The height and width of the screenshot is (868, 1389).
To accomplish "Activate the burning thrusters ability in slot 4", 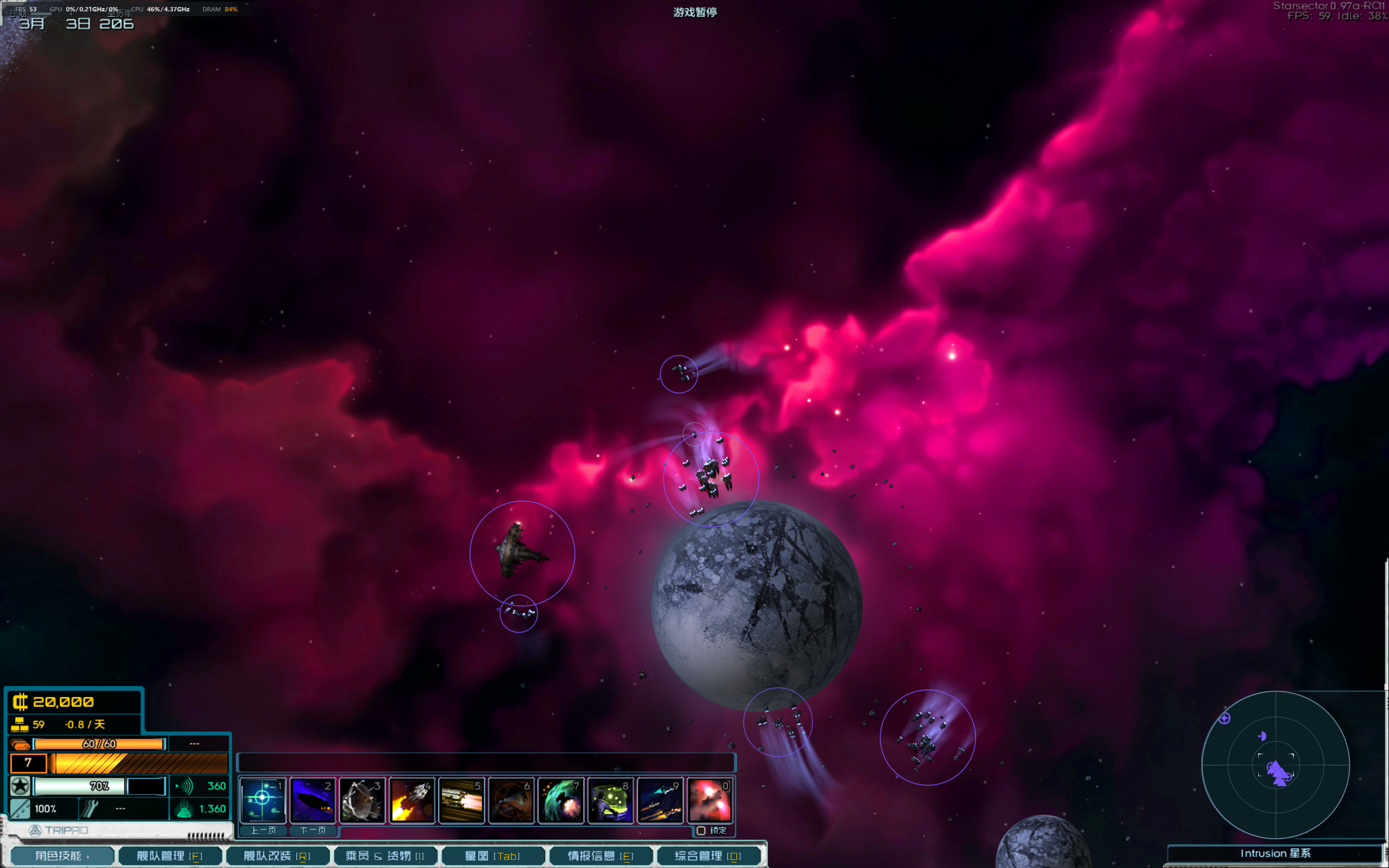I will (411, 800).
